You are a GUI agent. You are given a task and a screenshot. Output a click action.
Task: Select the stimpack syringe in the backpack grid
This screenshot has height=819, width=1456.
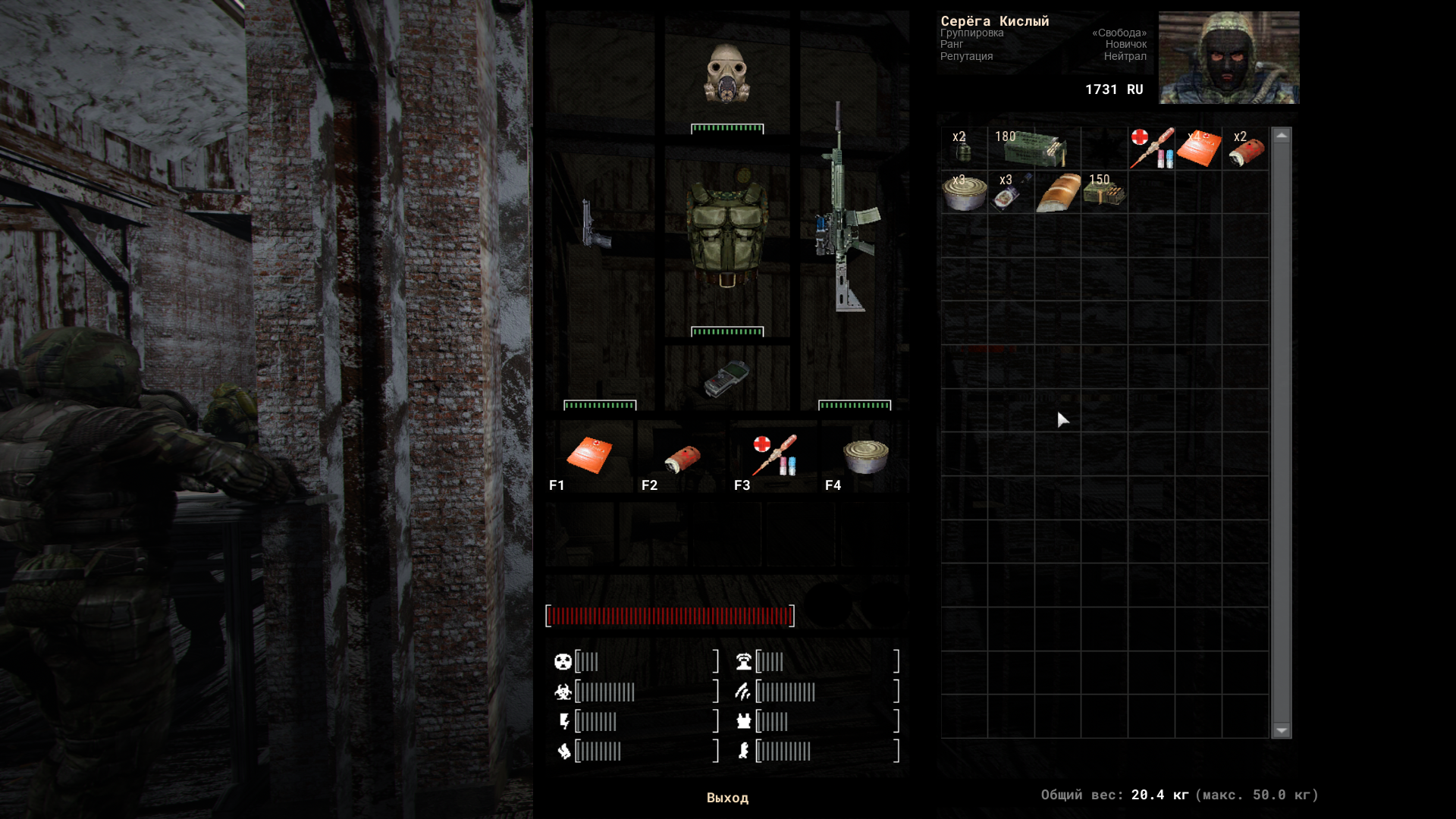1151,149
